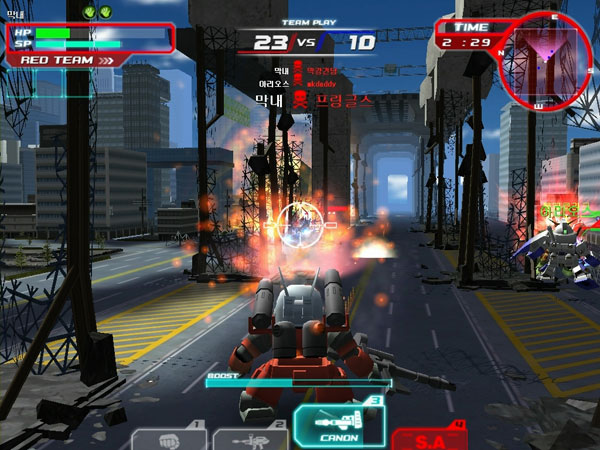Choose the rifle weapon in slot two
Screen dimensions: 600x450
[249, 440]
